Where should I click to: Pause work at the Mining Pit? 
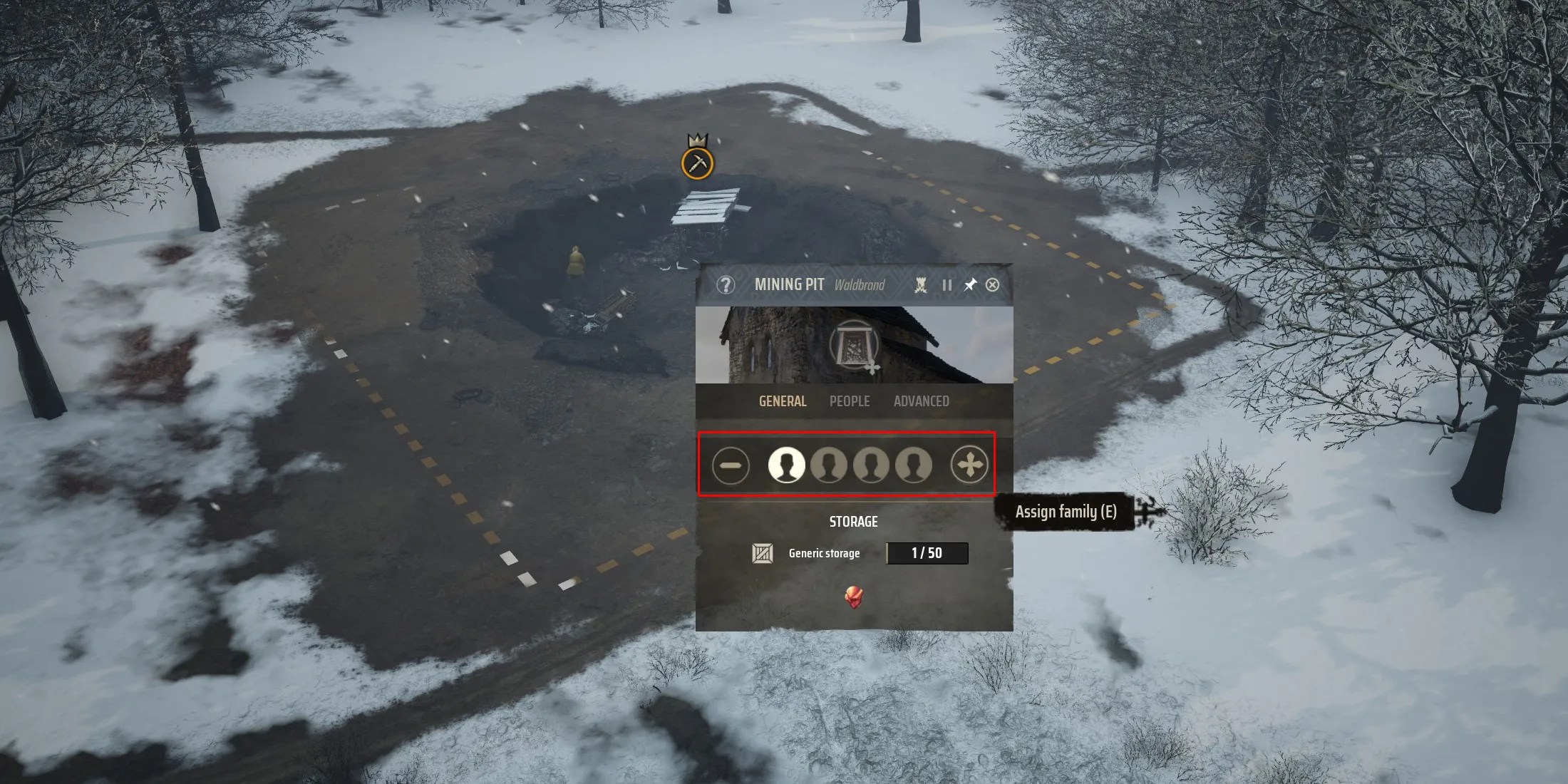[x=947, y=285]
